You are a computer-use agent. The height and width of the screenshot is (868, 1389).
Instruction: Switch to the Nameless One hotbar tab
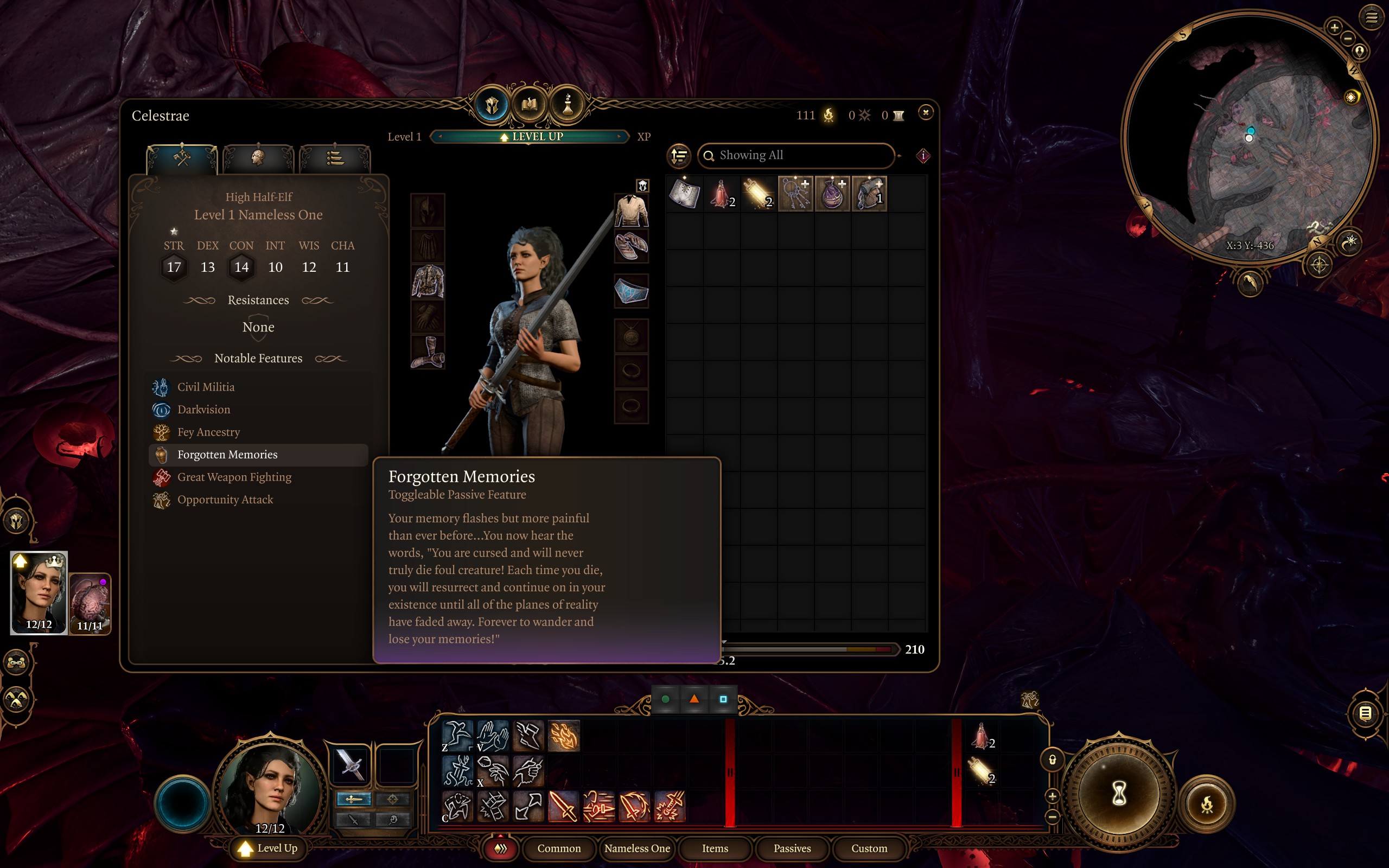click(x=636, y=848)
